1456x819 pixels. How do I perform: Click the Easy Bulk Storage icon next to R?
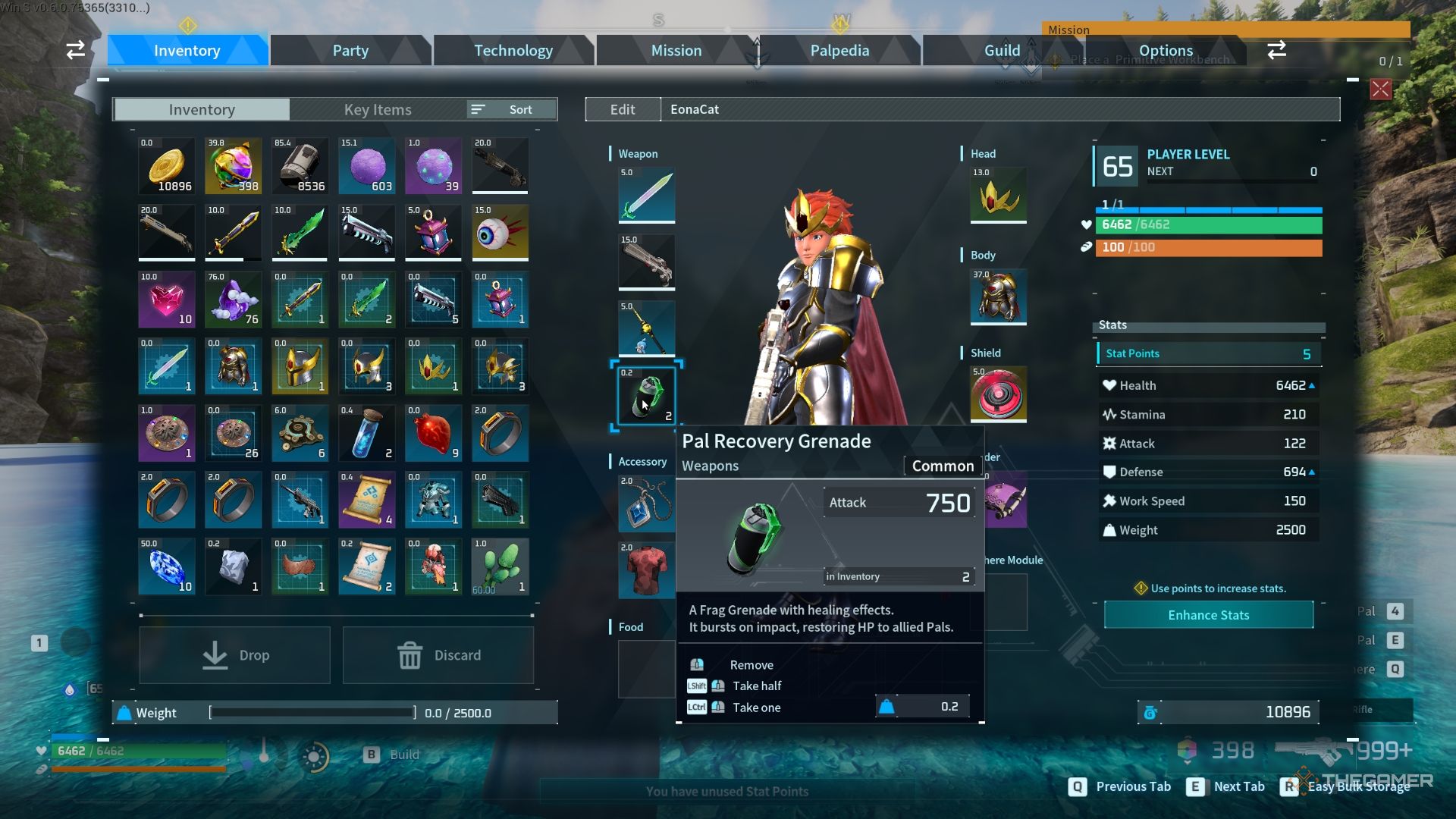[x=1304, y=786]
